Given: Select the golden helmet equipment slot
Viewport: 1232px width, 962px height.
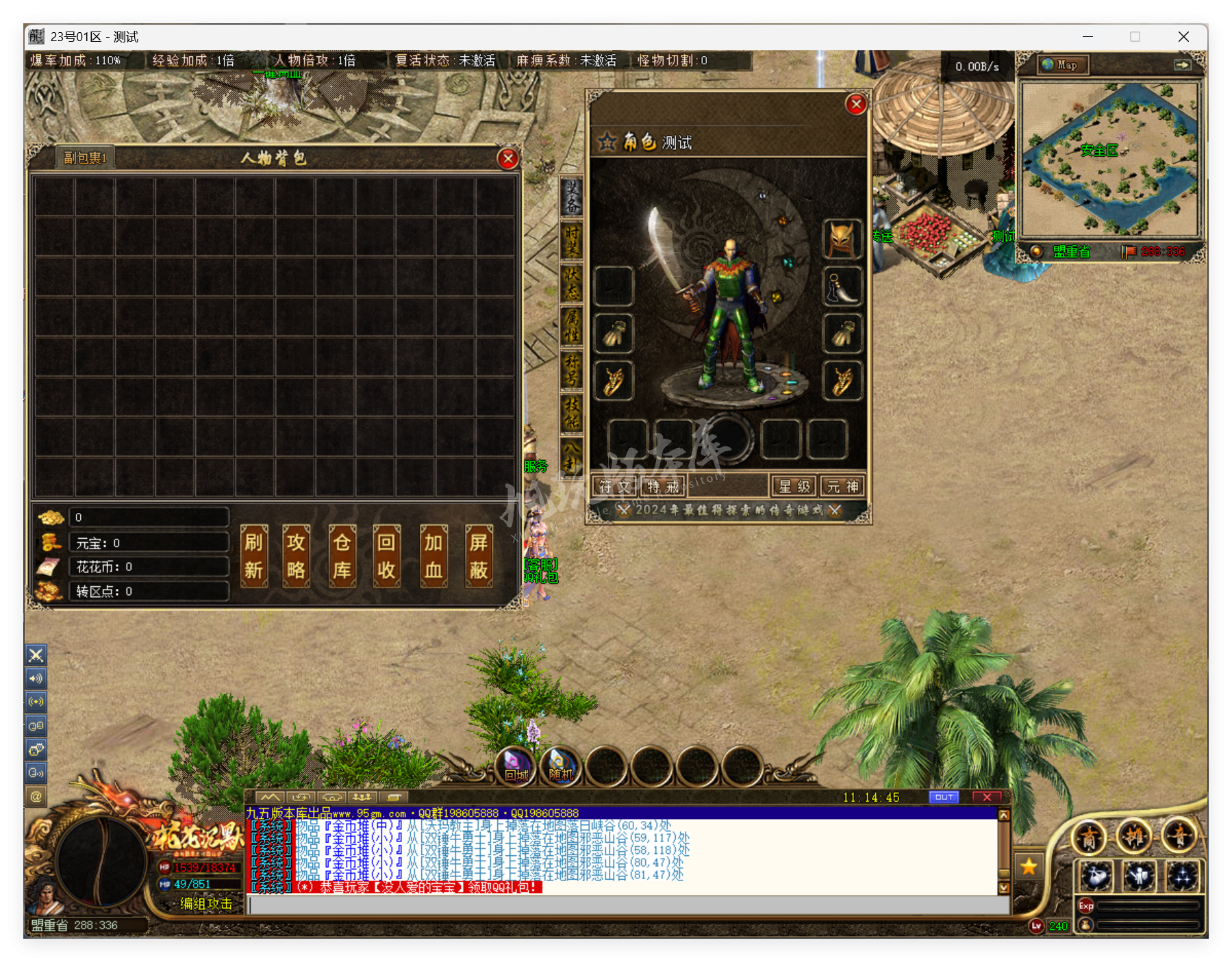Looking at the screenshot, I should pos(842,239).
